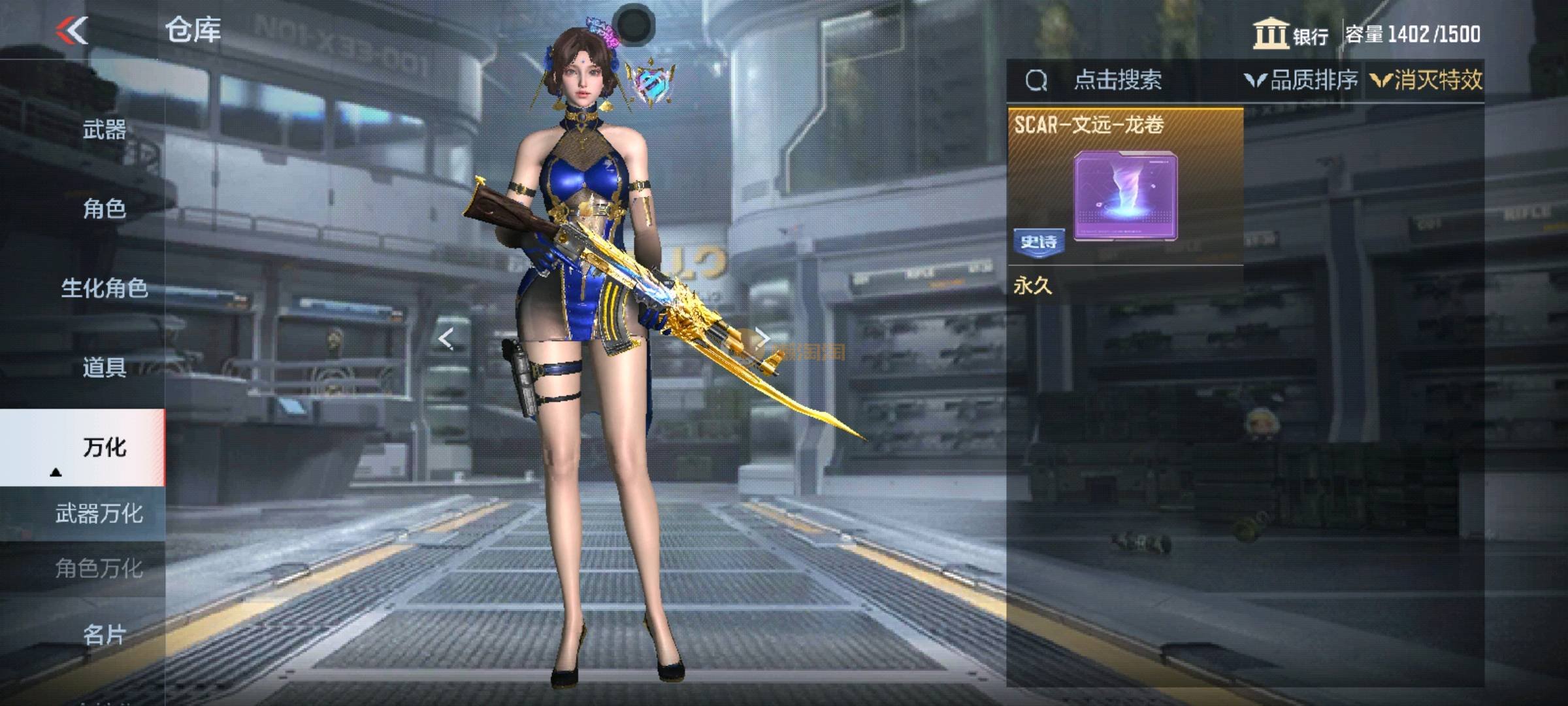Open the 名片 category
This screenshot has height=706, width=1568.
tap(105, 634)
